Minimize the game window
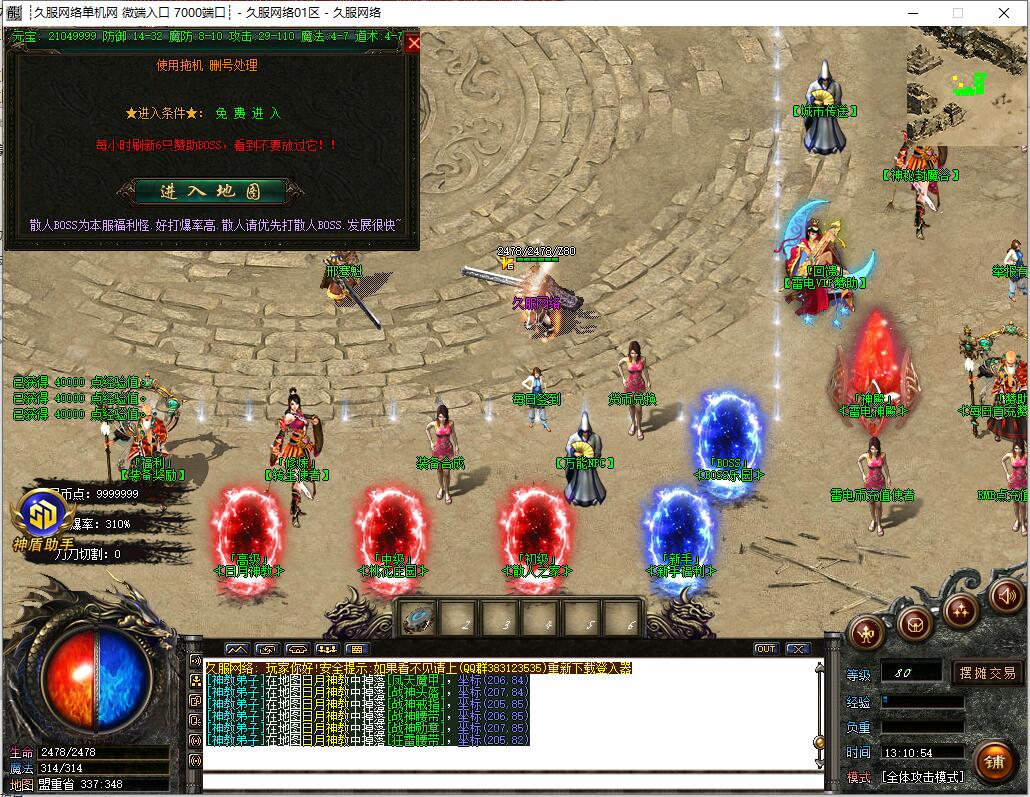 point(911,13)
